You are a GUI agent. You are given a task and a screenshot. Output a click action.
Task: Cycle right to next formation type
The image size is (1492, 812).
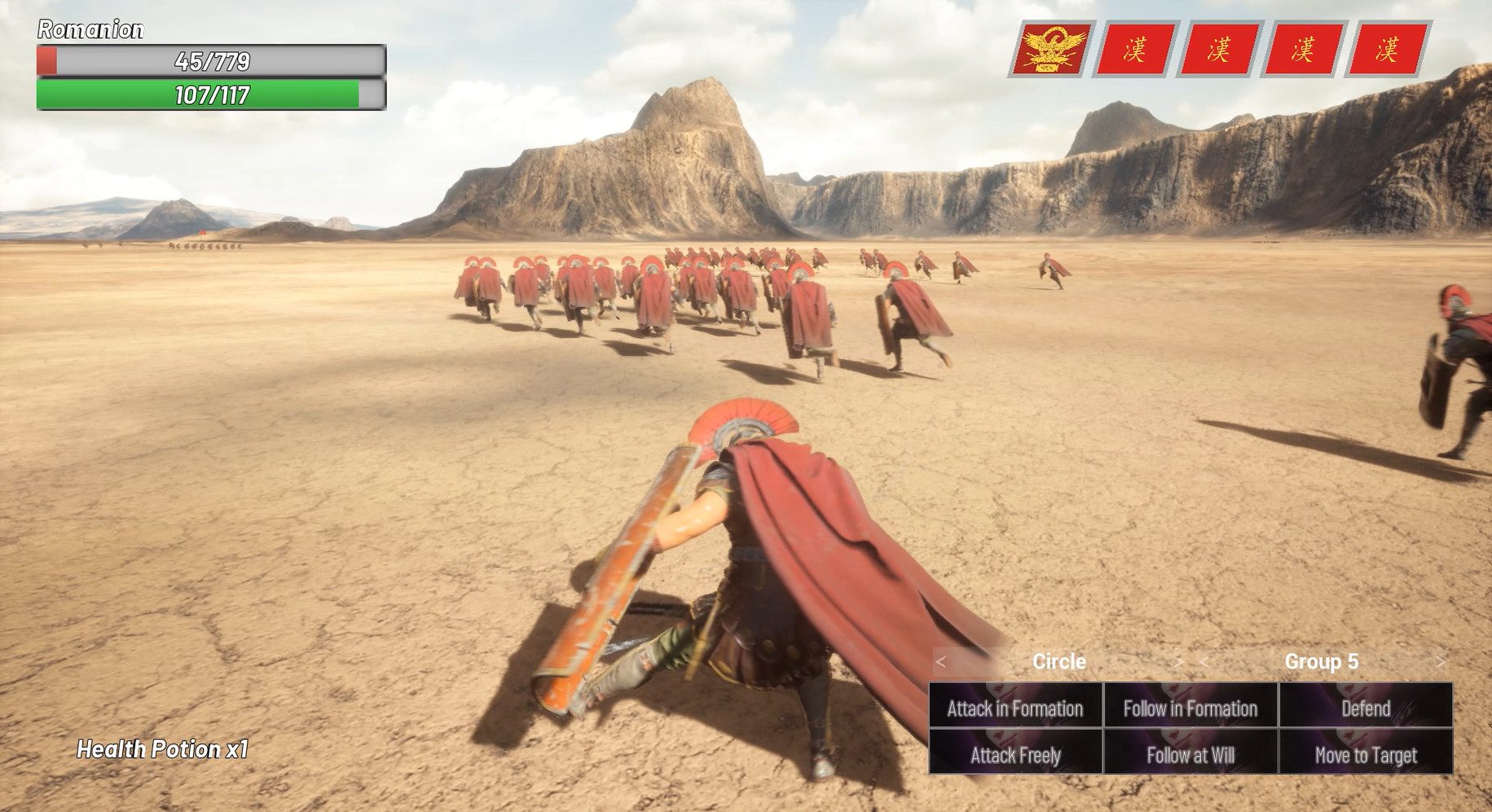click(1179, 662)
